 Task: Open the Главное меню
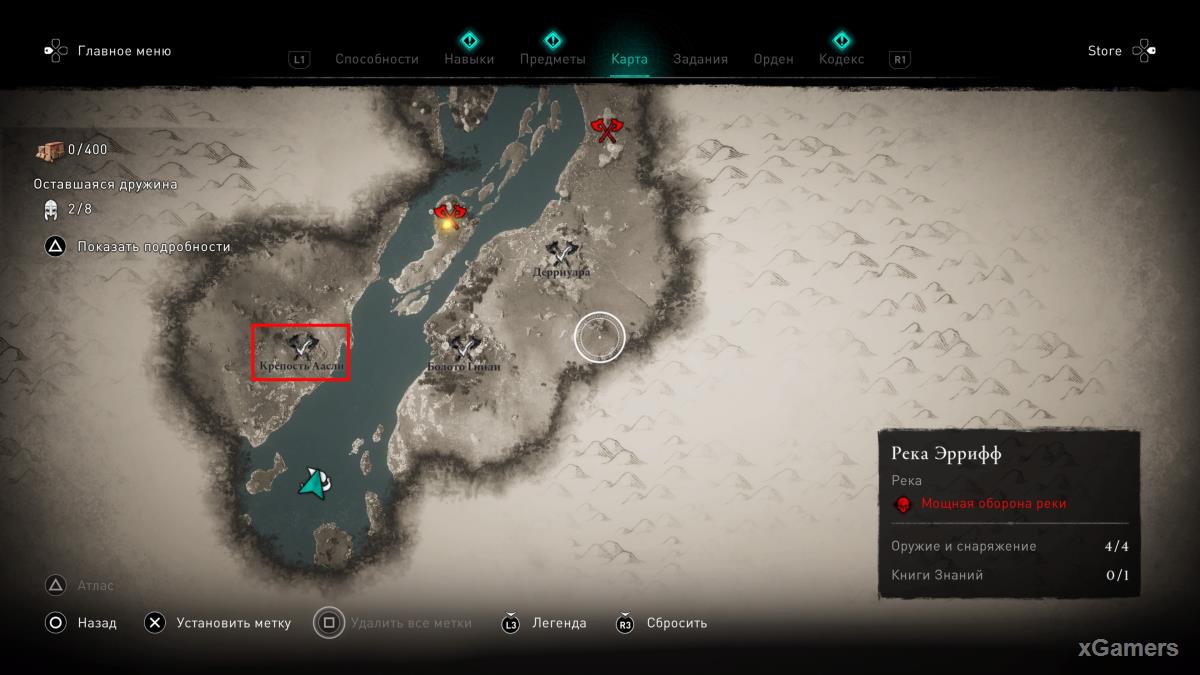(x=124, y=51)
